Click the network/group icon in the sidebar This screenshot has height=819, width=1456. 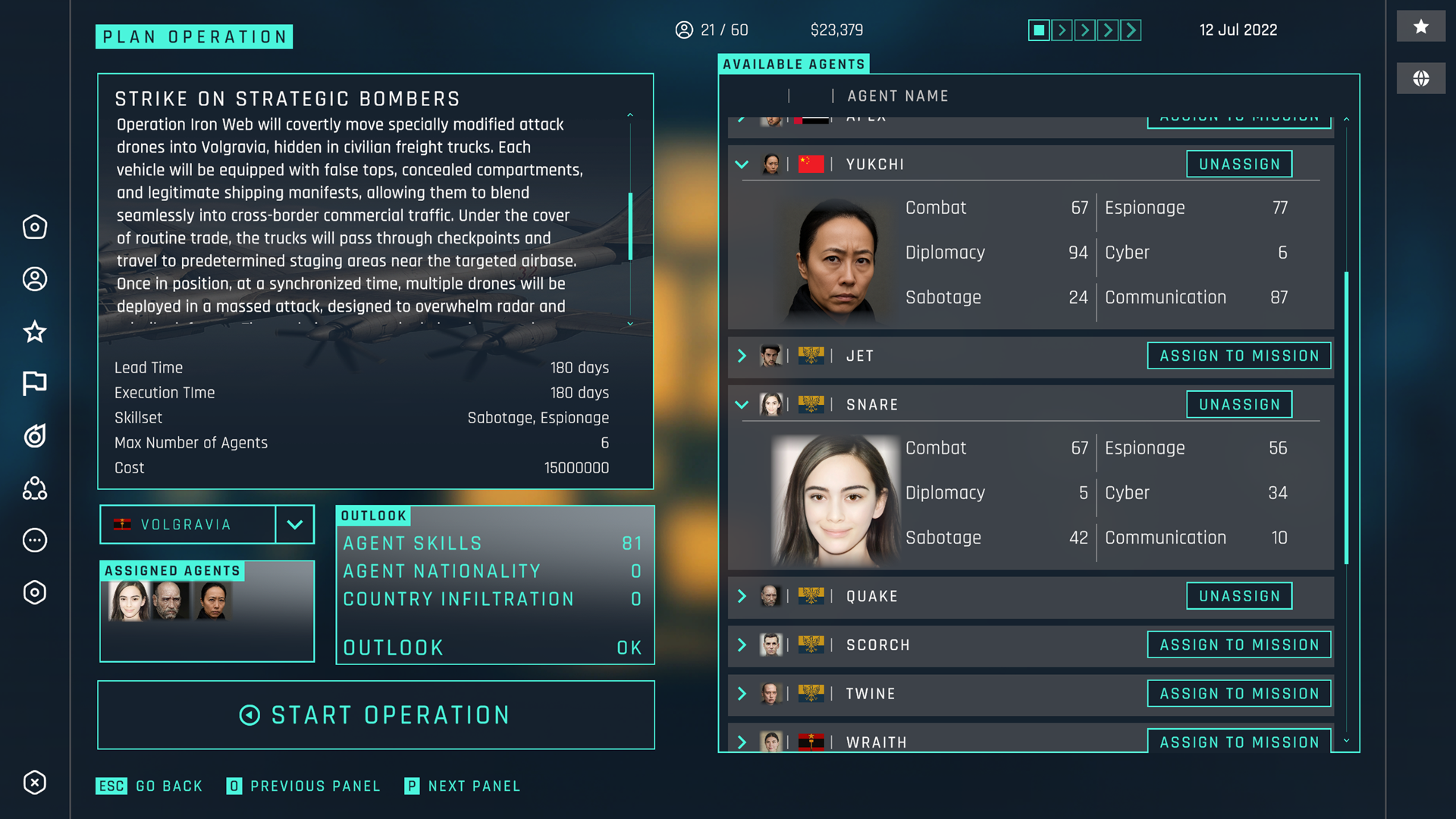point(34,489)
